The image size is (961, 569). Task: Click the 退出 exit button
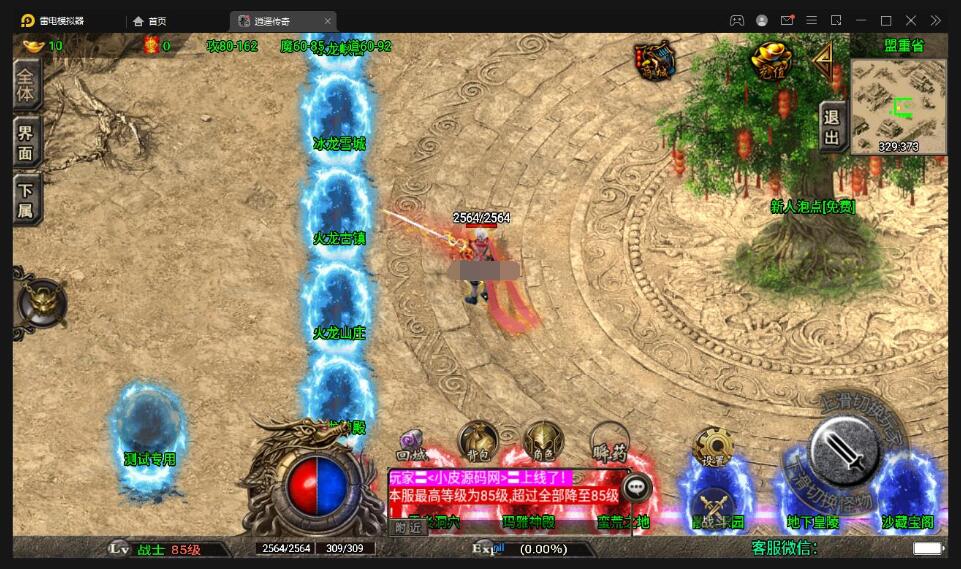(x=832, y=126)
